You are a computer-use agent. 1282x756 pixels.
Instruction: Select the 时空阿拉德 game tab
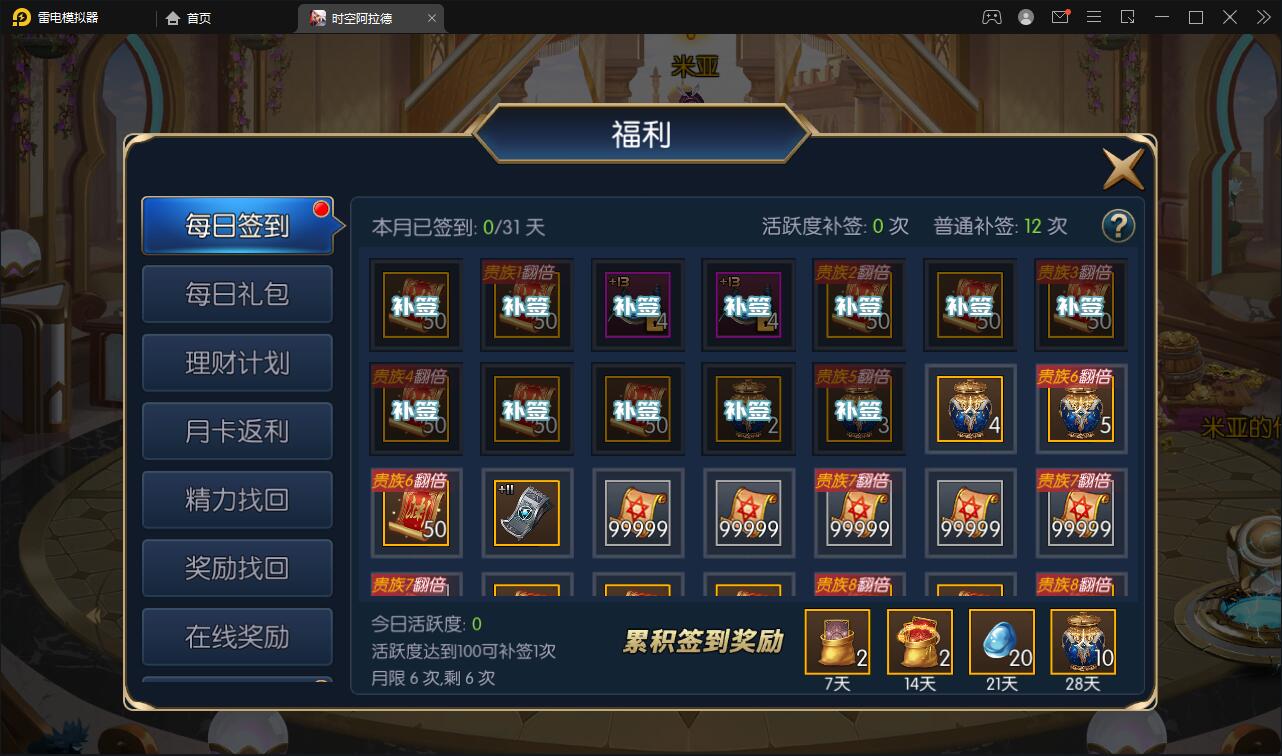coord(368,17)
